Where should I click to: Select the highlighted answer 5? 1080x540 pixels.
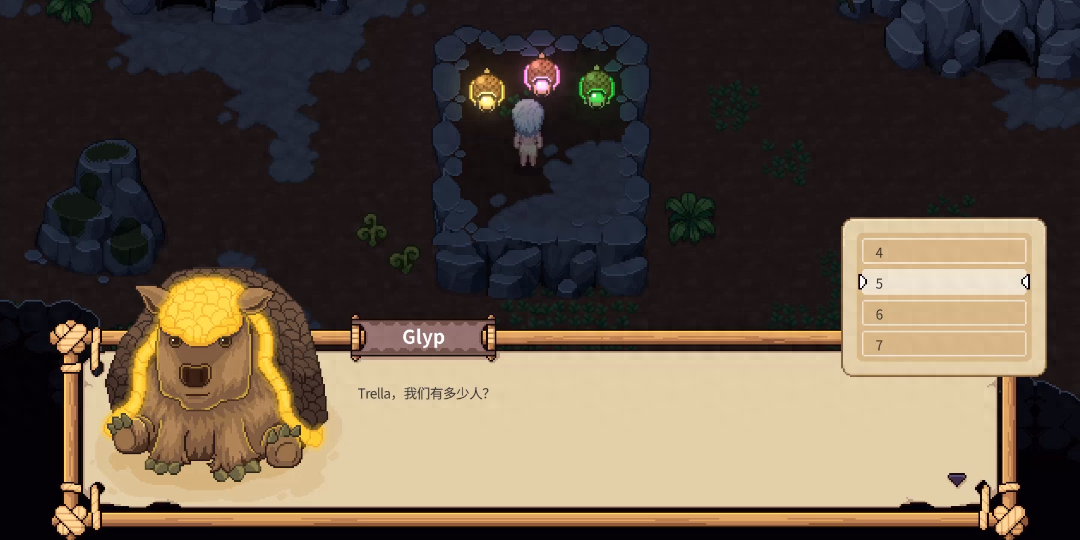[x=944, y=283]
